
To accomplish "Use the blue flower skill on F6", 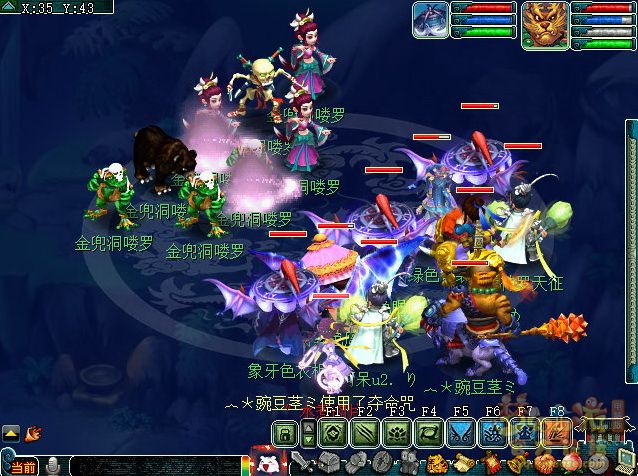I will coord(492,433).
